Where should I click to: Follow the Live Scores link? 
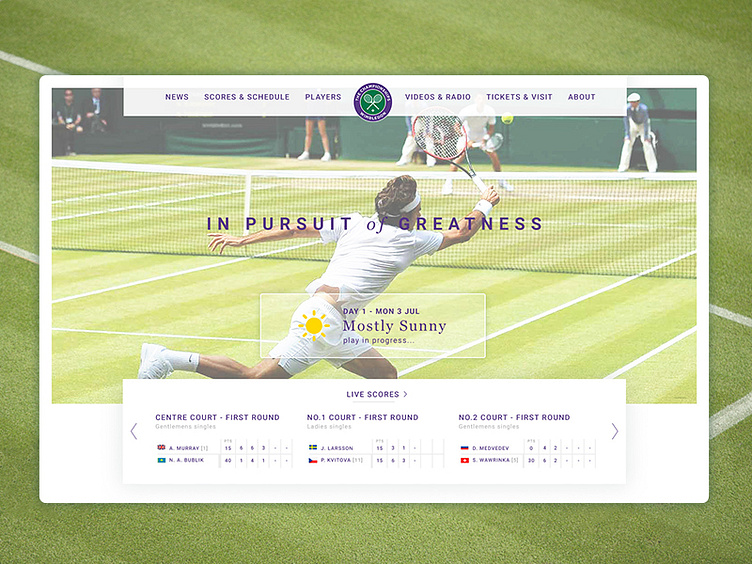click(376, 394)
